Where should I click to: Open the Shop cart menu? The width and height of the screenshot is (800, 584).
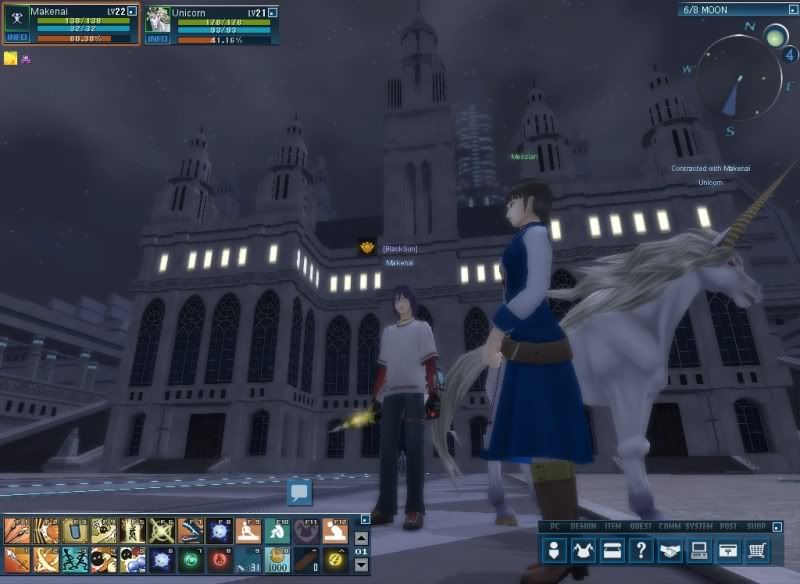click(758, 549)
